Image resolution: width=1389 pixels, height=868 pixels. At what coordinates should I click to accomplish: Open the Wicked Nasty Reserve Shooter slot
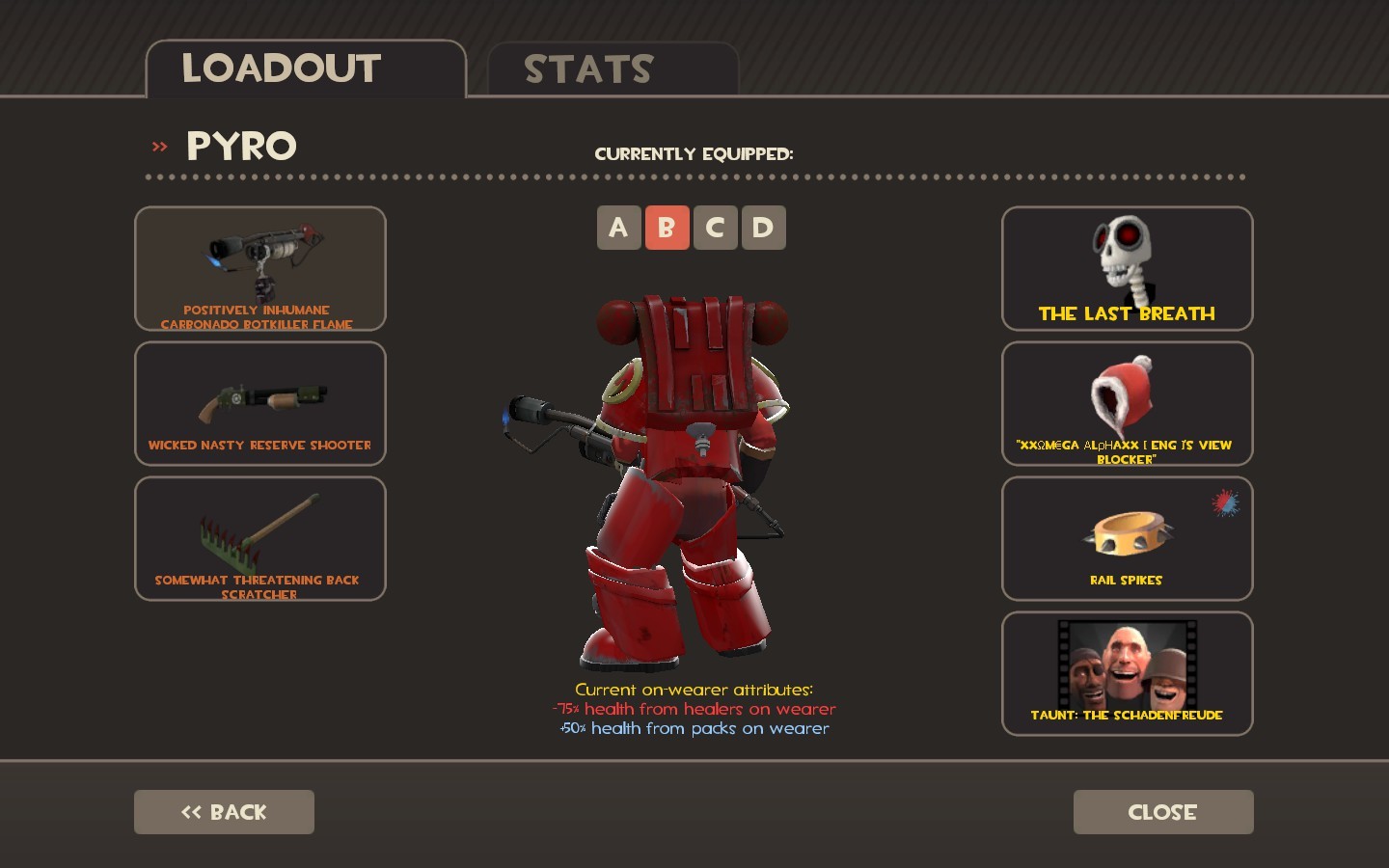click(259, 403)
